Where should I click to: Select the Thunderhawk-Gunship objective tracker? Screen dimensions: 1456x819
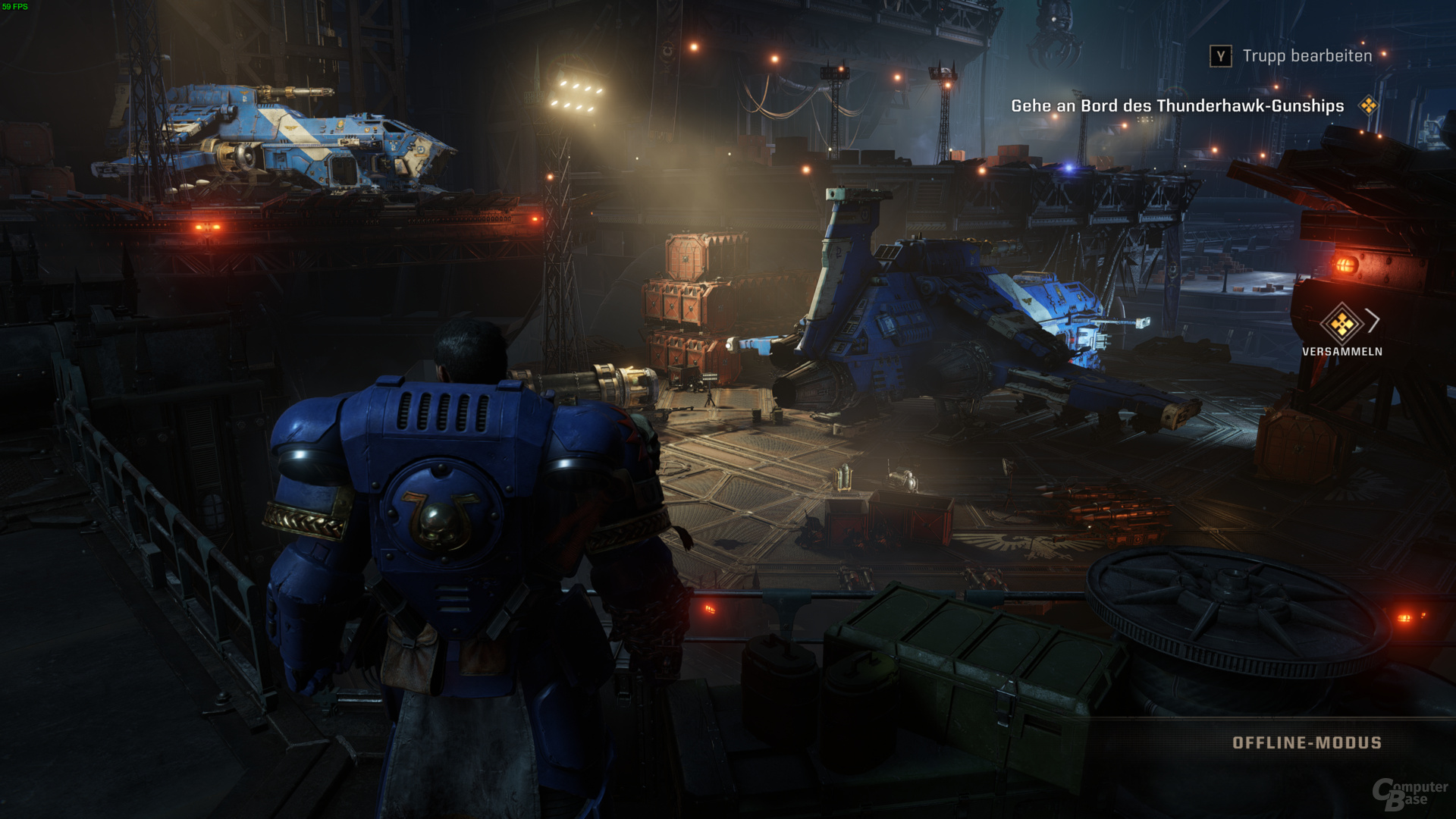click(1177, 106)
